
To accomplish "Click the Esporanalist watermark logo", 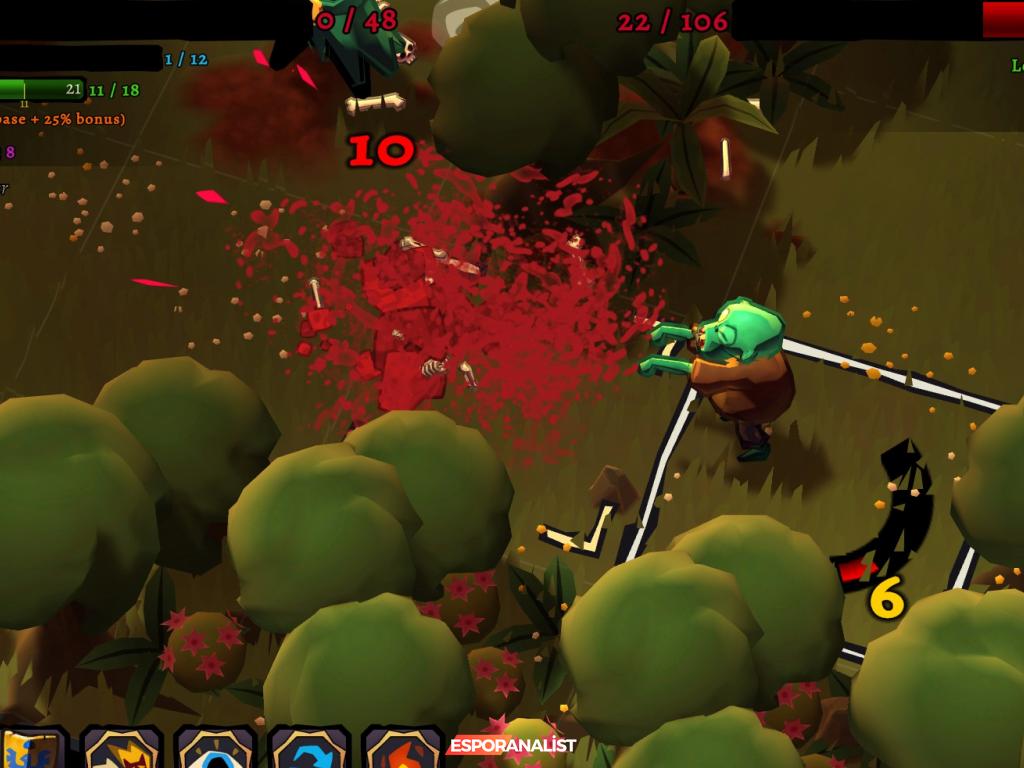I will (x=512, y=745).
